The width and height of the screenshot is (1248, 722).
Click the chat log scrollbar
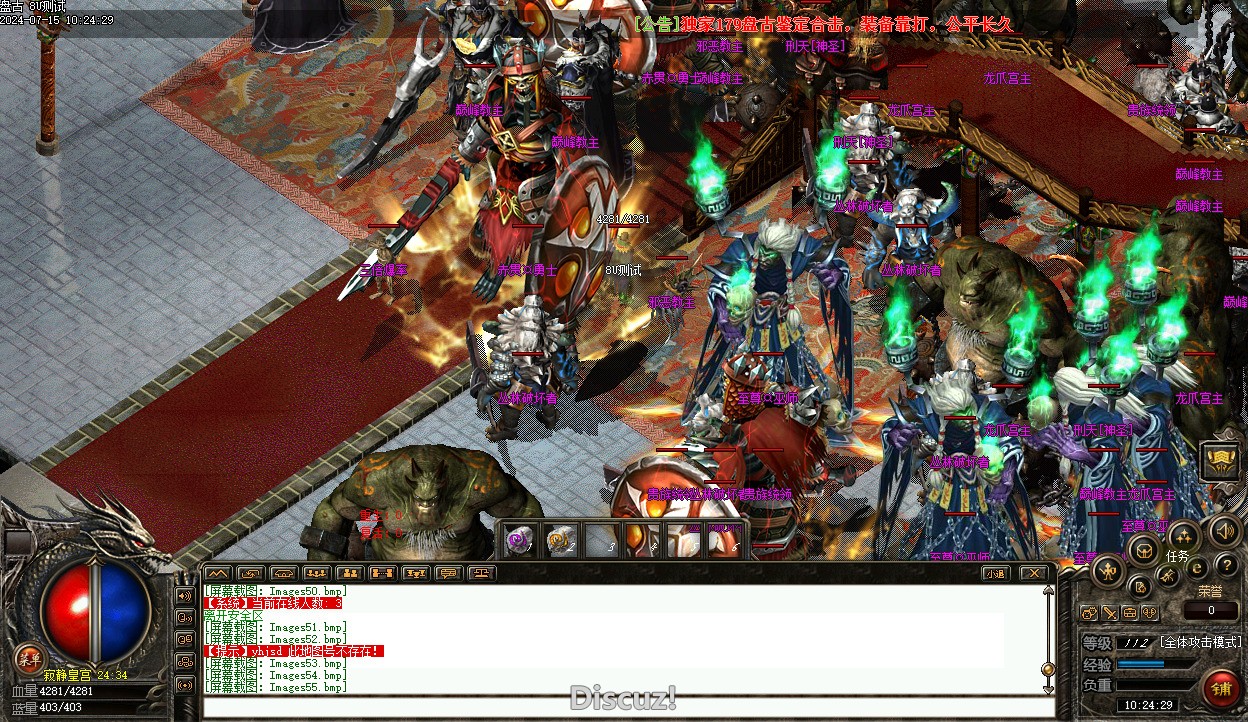[1048, 640]
